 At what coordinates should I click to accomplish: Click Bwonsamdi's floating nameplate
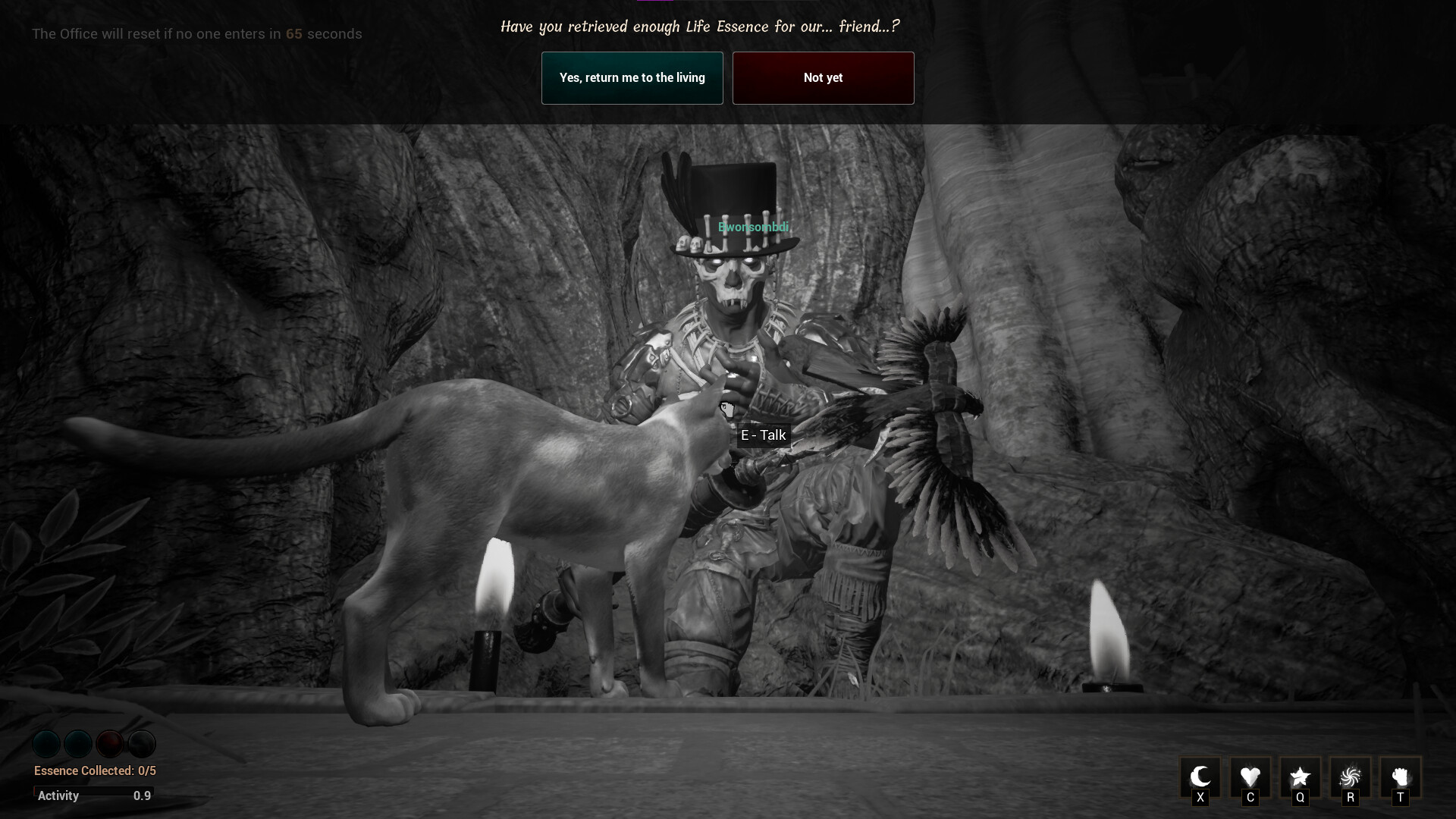tap(754, 227)
